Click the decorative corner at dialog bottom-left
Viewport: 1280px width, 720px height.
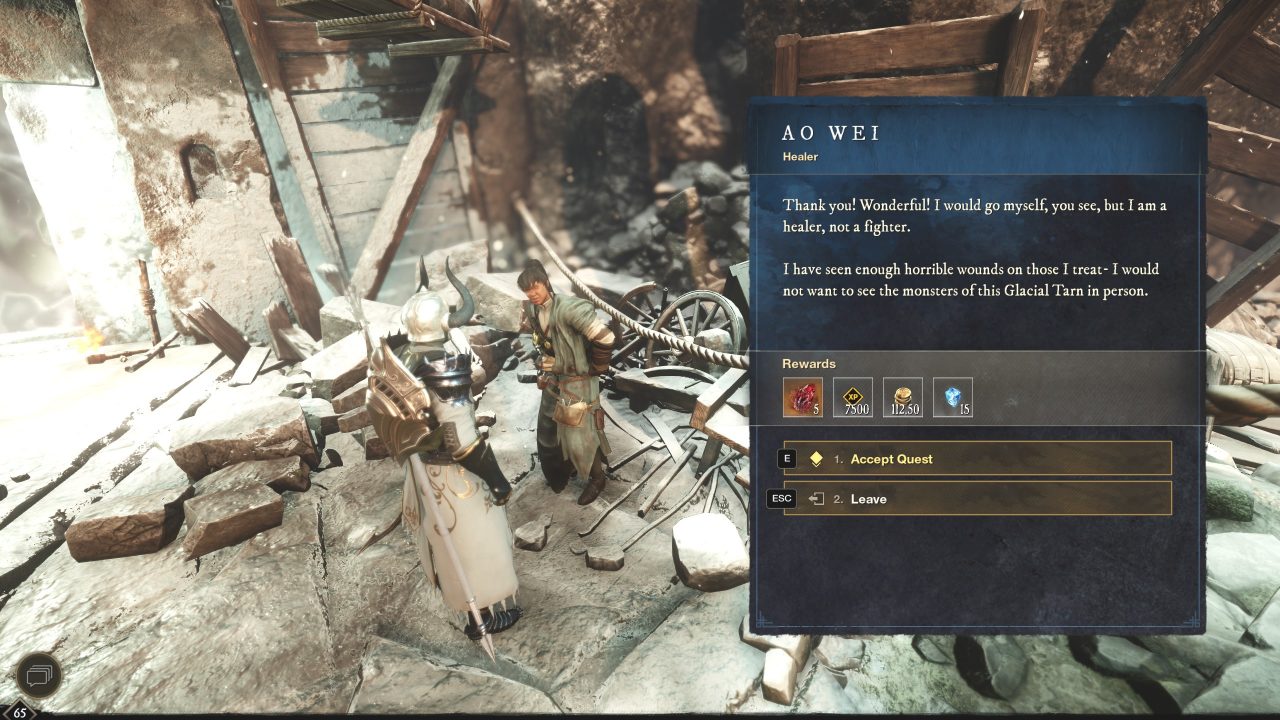pyautogui.click(x=762, y=621)
